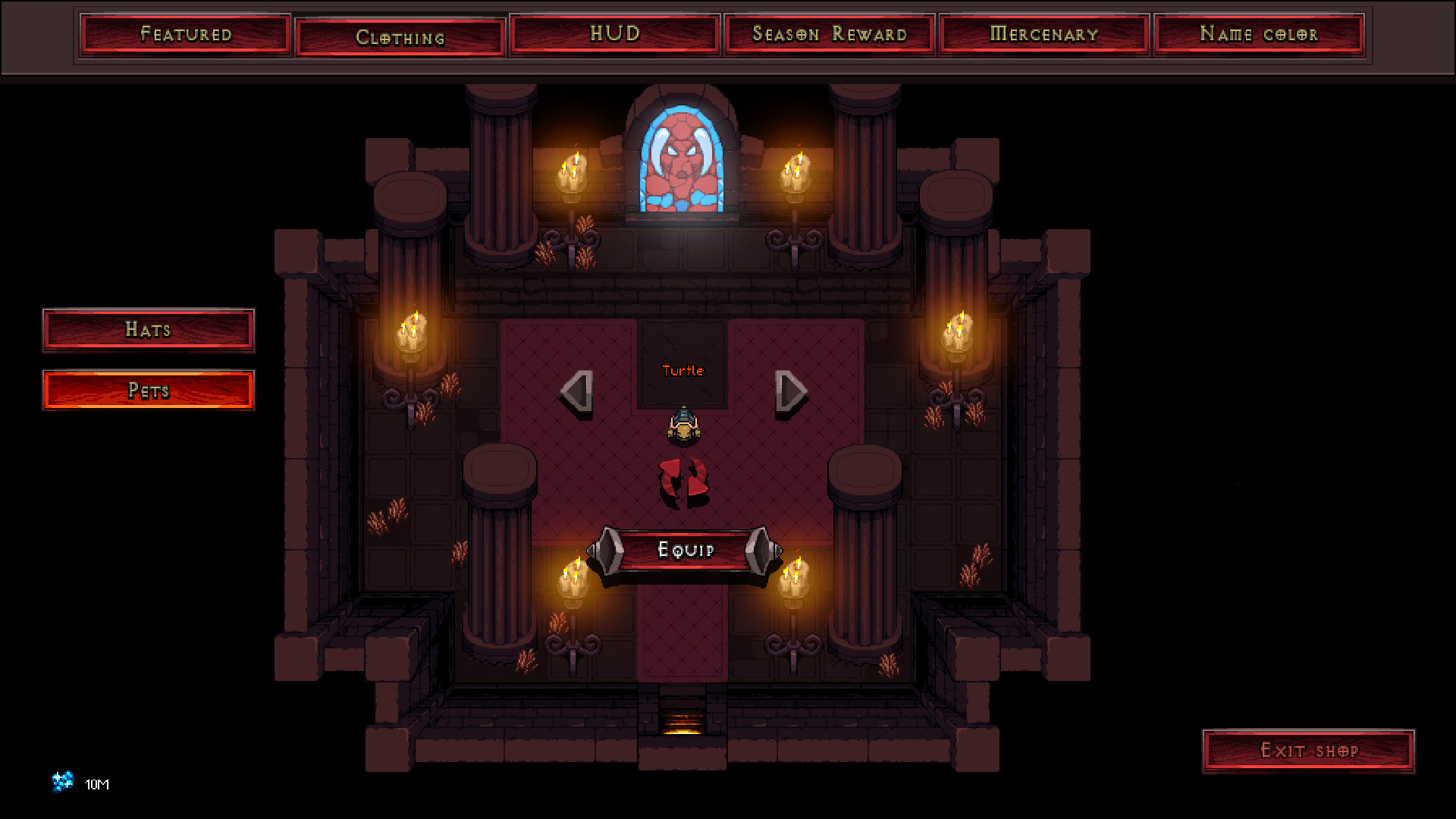1456x819 pixels.
Task: Toggle the Hats category selection
Action: click(149, 329)
